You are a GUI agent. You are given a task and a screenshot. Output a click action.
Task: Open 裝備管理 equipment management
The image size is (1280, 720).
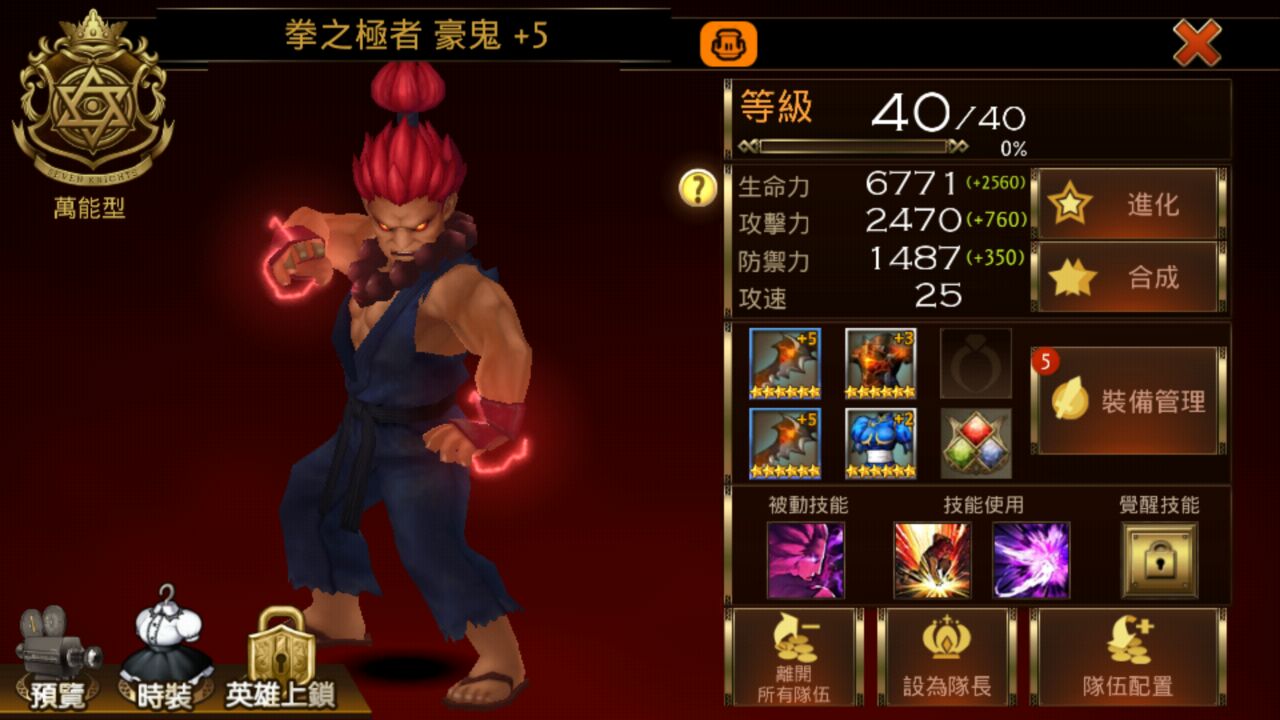point(1127,401)
